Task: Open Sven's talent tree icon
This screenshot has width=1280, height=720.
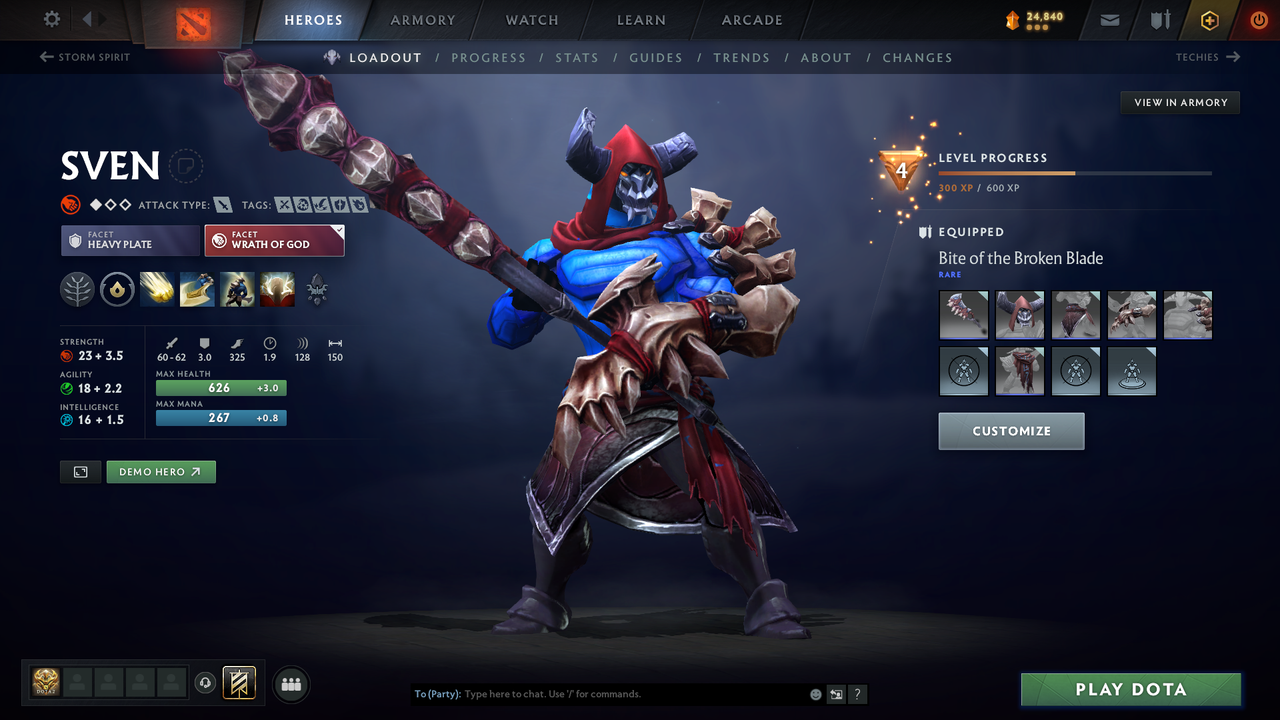Action: [x=77, y=290]
